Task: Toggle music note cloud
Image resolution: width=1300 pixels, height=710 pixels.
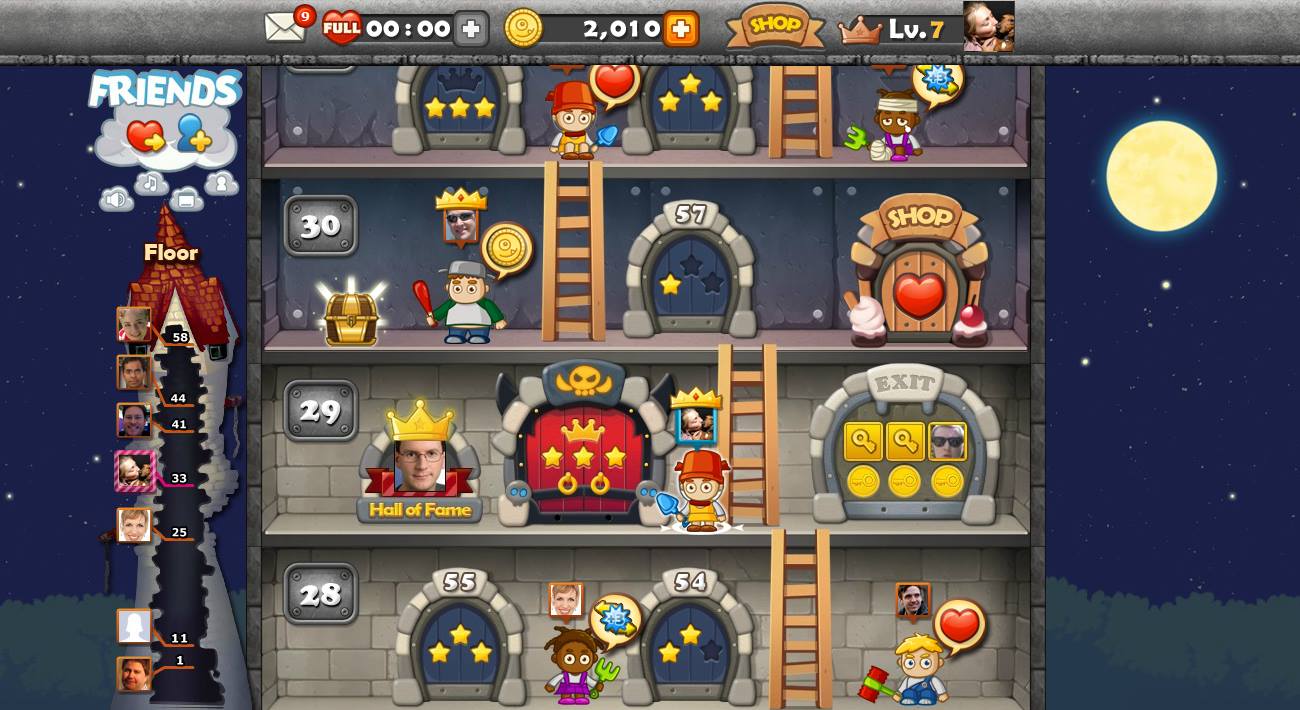Action: [x=152, y=183]
